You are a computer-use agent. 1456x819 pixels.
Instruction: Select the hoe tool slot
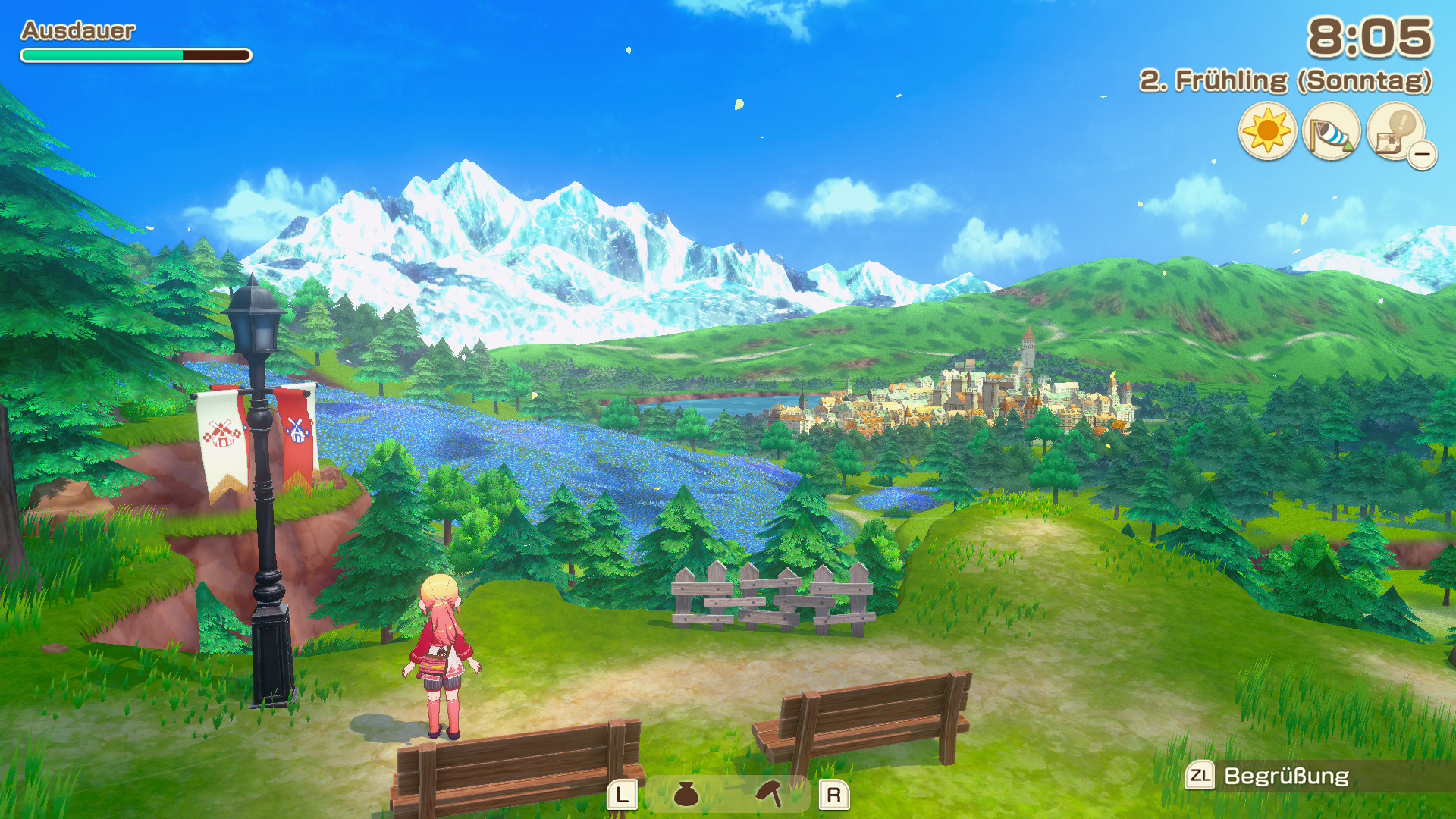click(770, 794)
